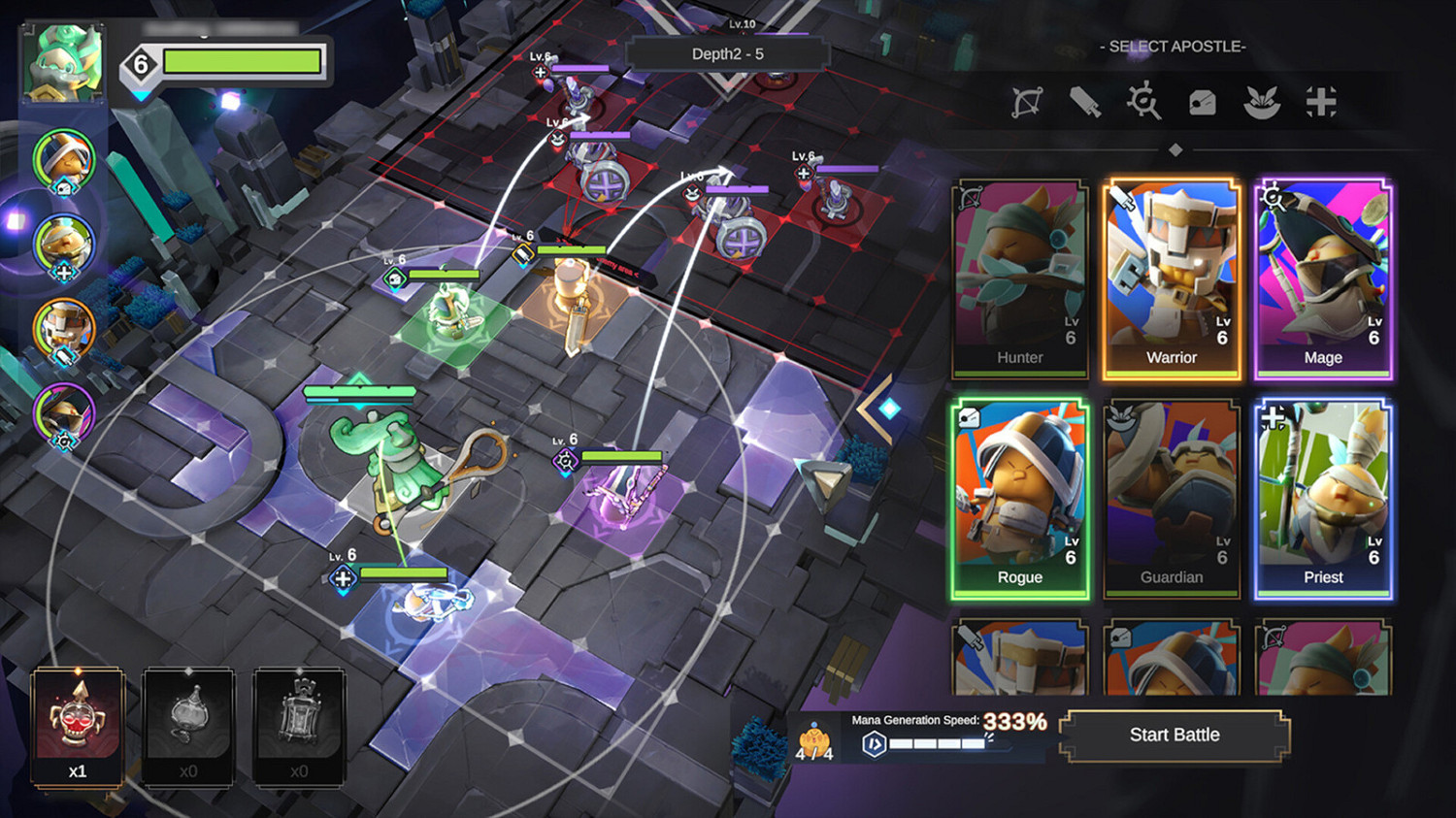This screenshot has width=1456, height=818.
Task: Click the small arrow below the hero level badge
Action: coord(141,97)
